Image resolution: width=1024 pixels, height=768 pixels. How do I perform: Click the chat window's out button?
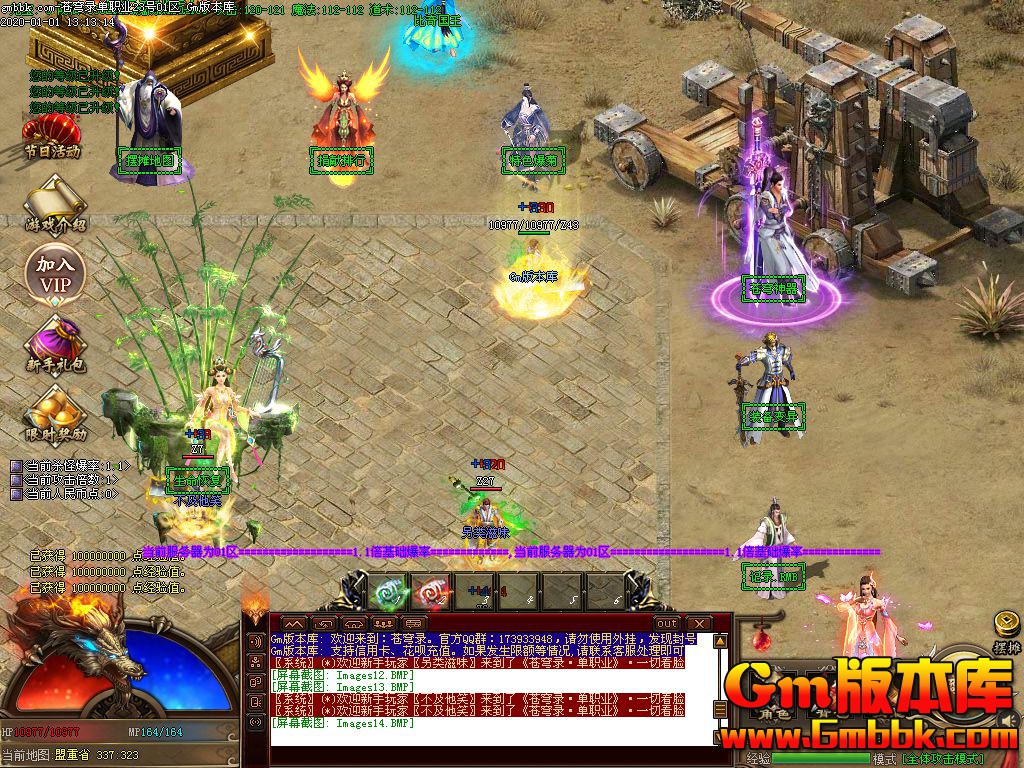[x=666, y=623]
